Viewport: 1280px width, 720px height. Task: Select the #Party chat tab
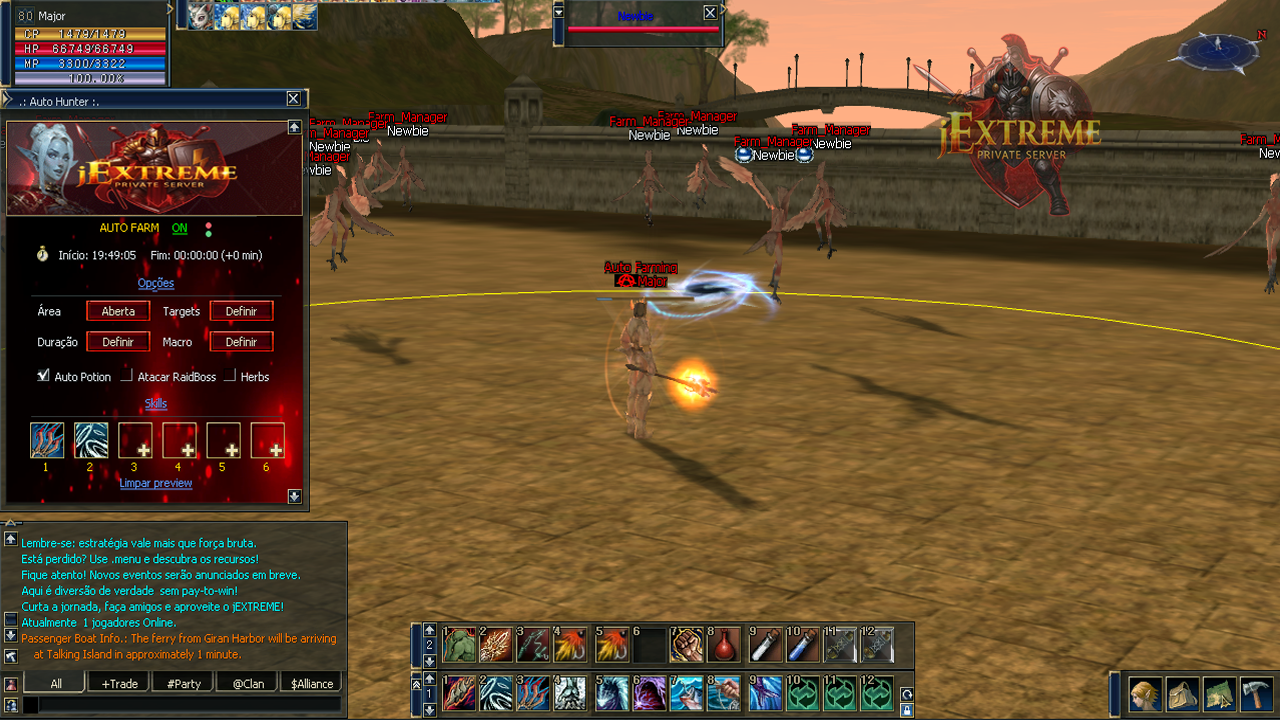183,684
